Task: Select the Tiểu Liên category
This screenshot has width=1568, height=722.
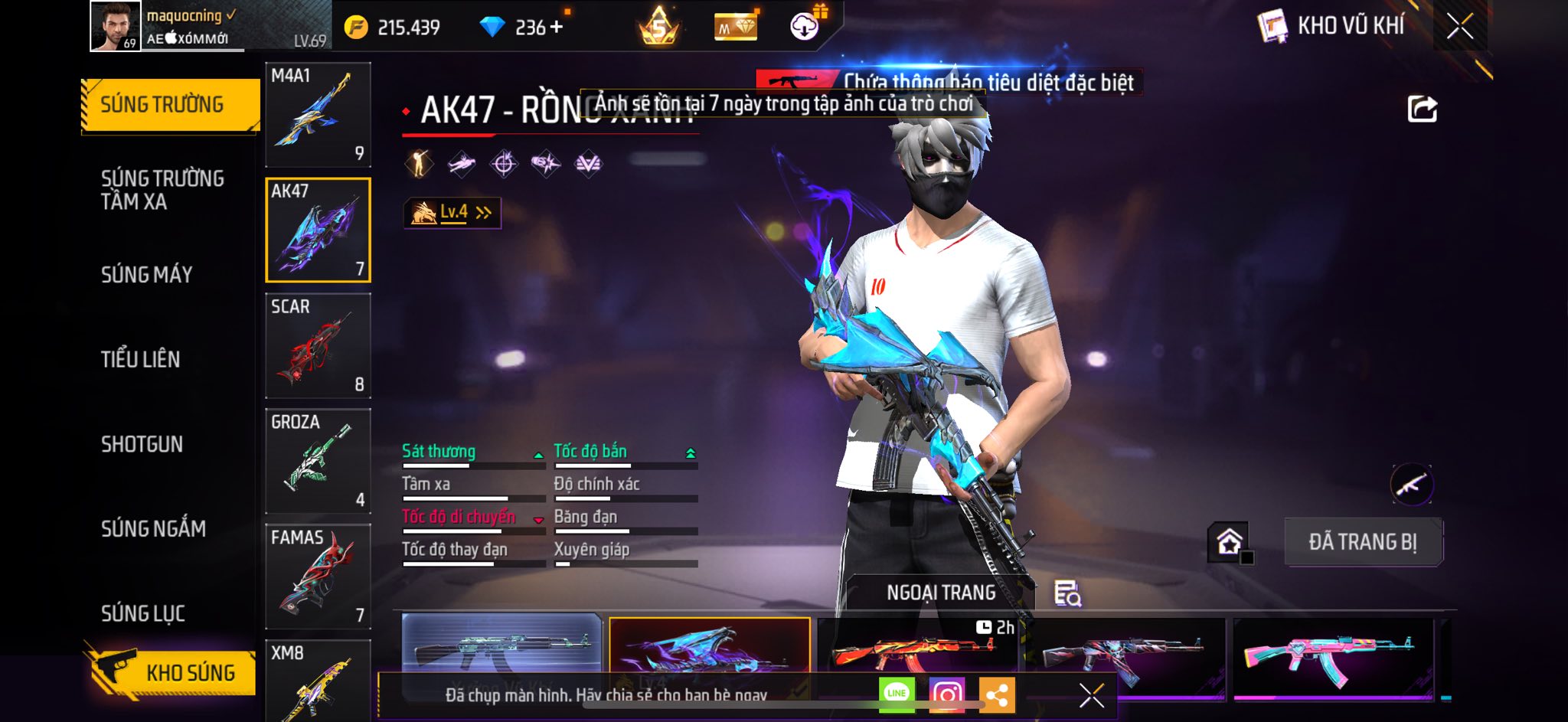Action: click(x=141, y=359)
